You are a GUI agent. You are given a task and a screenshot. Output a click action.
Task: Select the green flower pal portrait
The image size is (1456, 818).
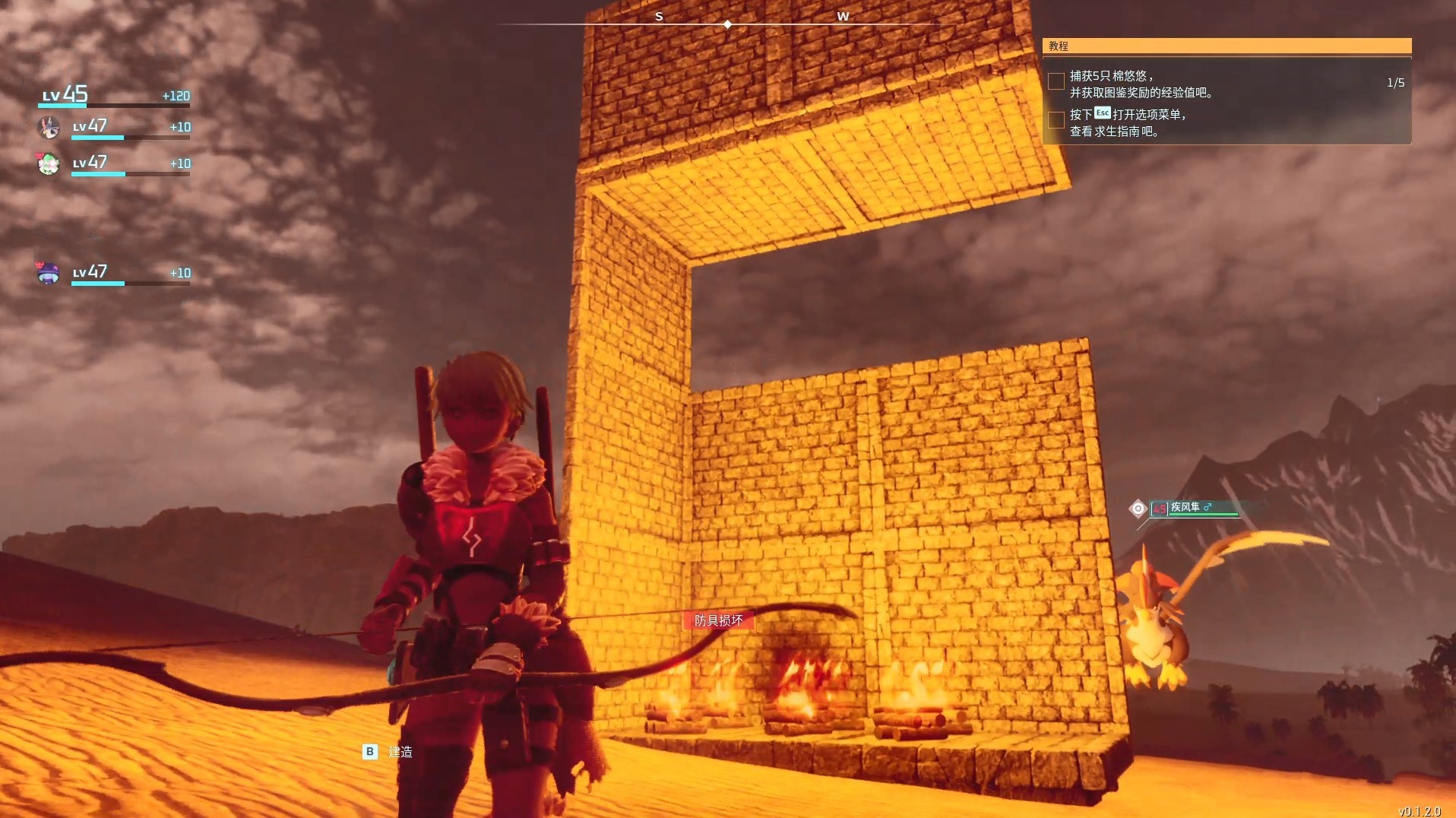(x=49, y=163)
